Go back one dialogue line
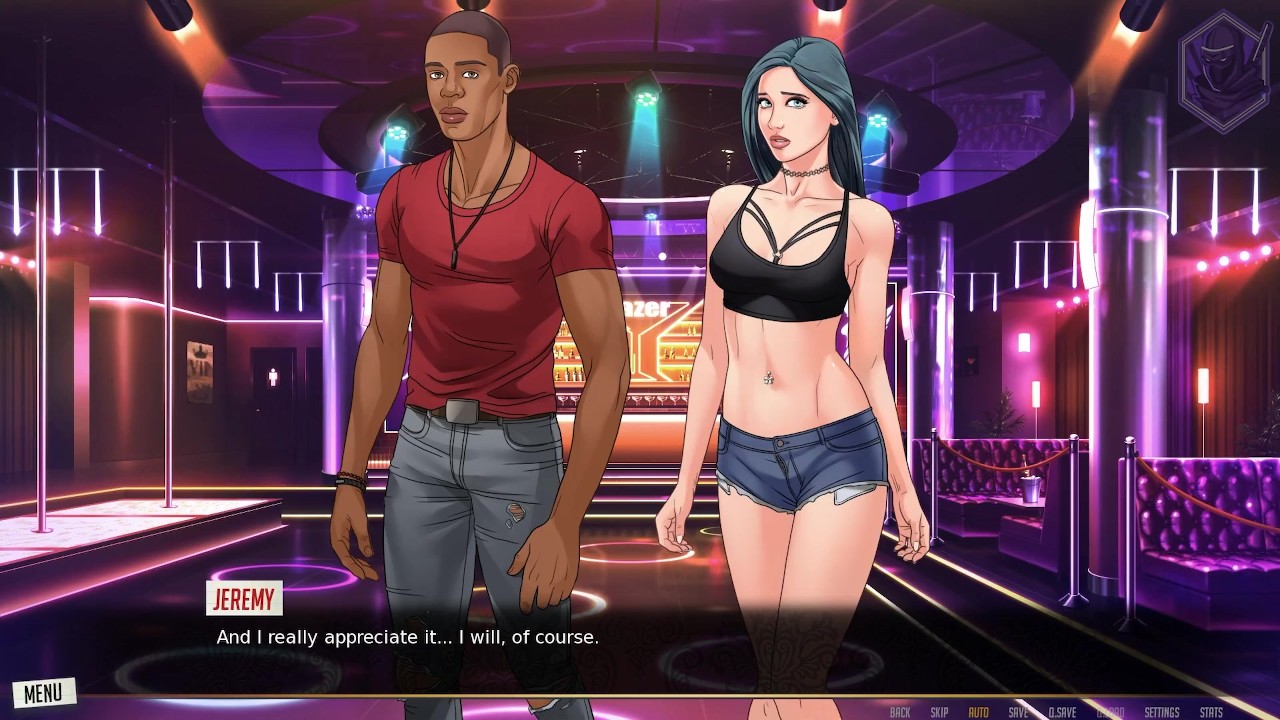The height and width of the screenshot is (720, 1280). click(900, 712)
